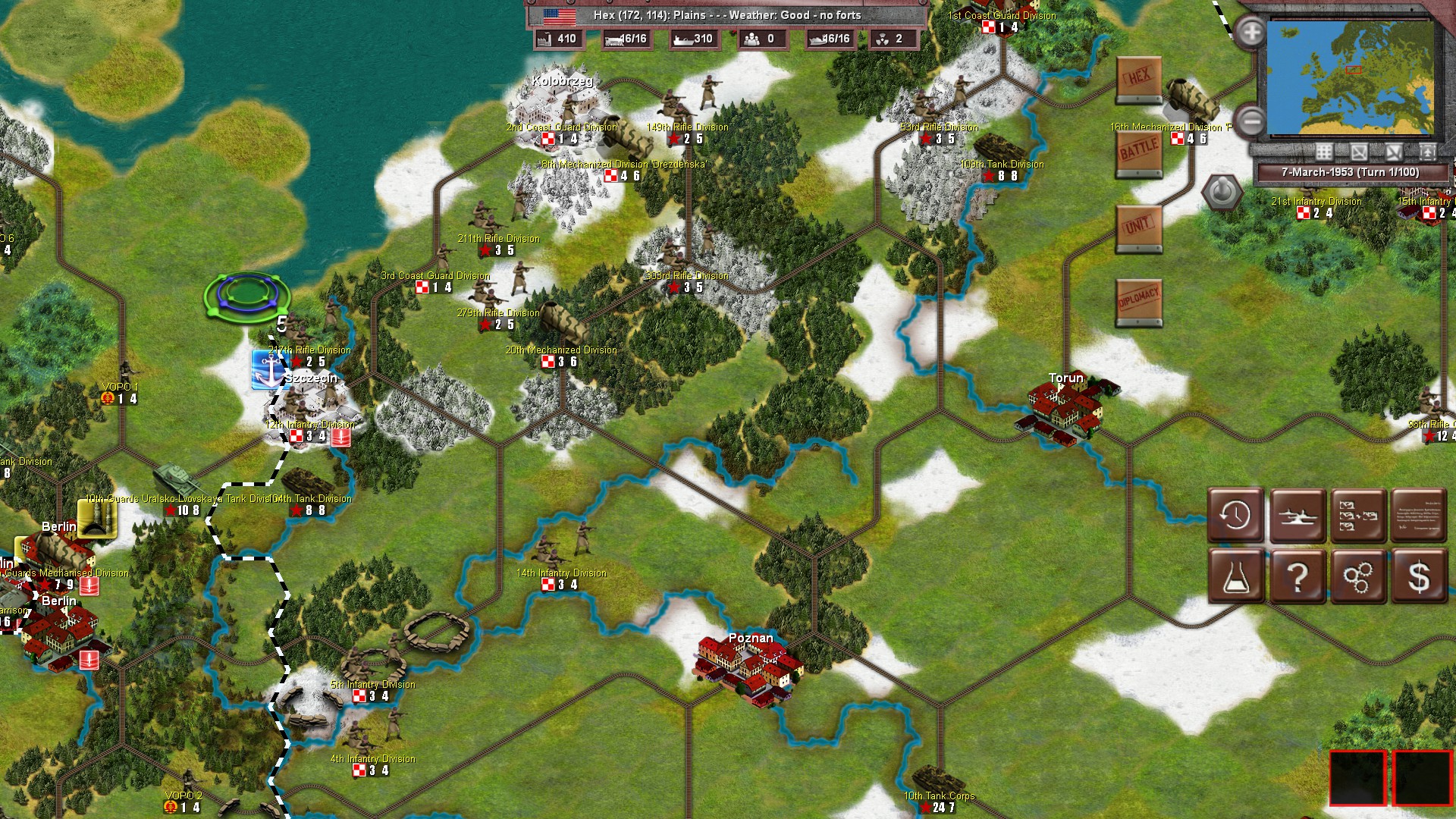Toggle the second diagonal map overlay icon
Viewport: 1456px width, 819px height.
[x=1394, y=152]
